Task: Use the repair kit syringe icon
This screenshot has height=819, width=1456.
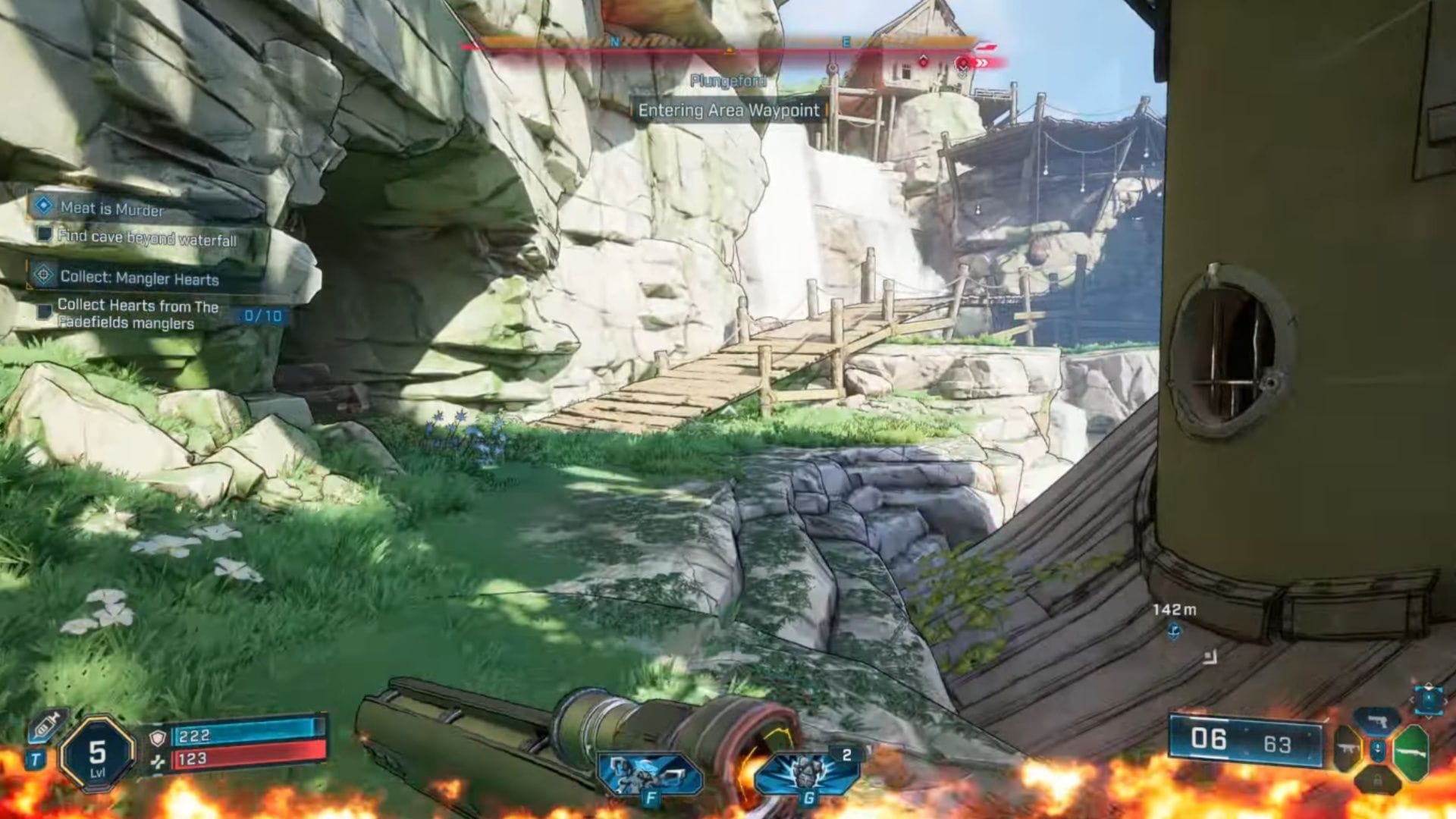Action: pyautogui.click(x=48, y=725)
